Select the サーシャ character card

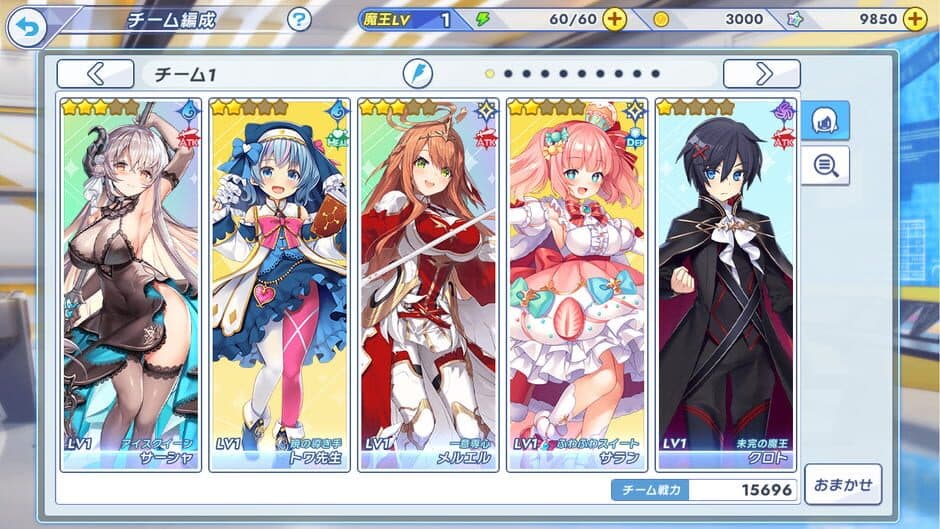[x=131, y=284]
